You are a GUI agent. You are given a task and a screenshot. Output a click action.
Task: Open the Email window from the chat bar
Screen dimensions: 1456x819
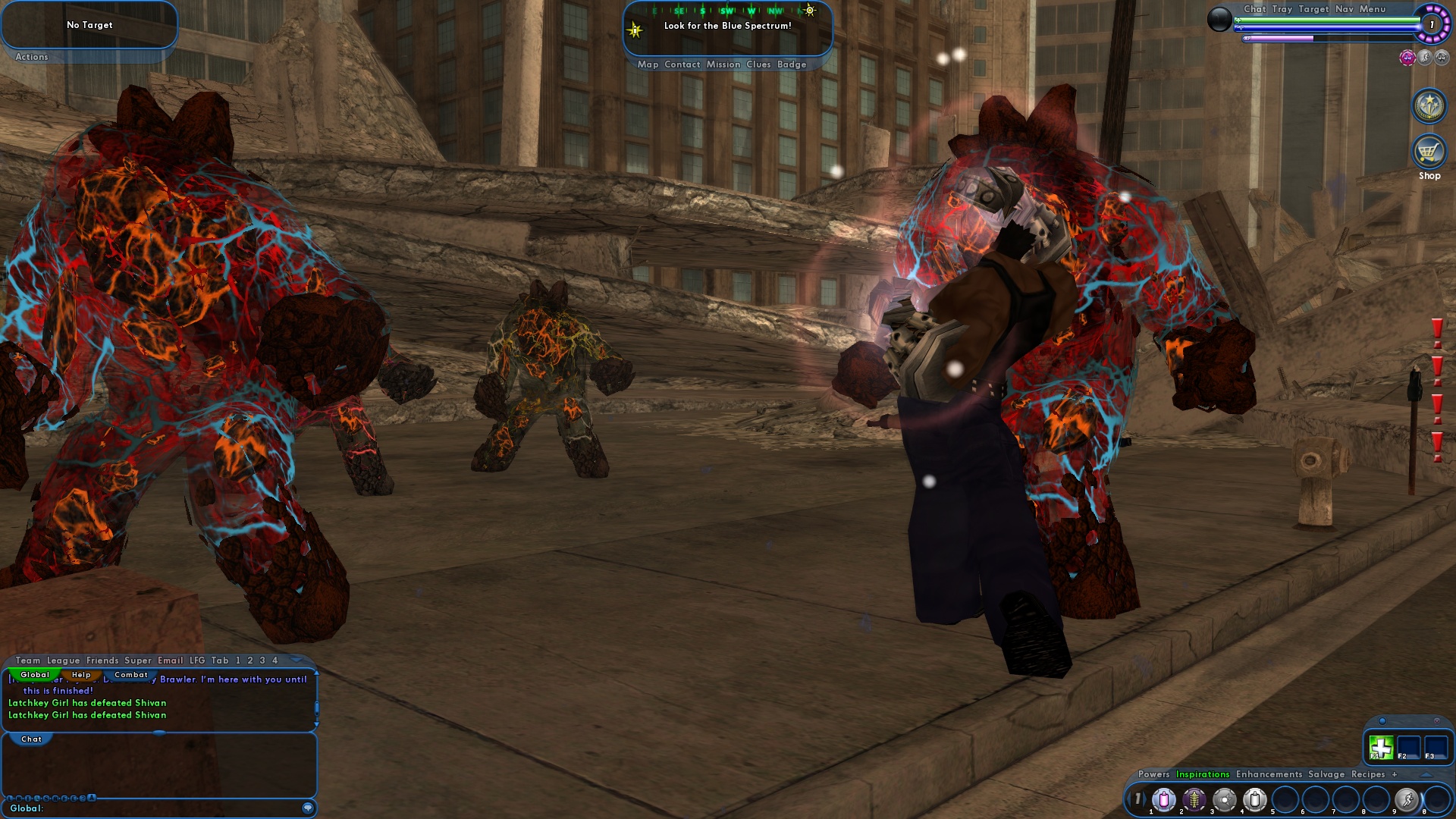[x=170, y=661]
